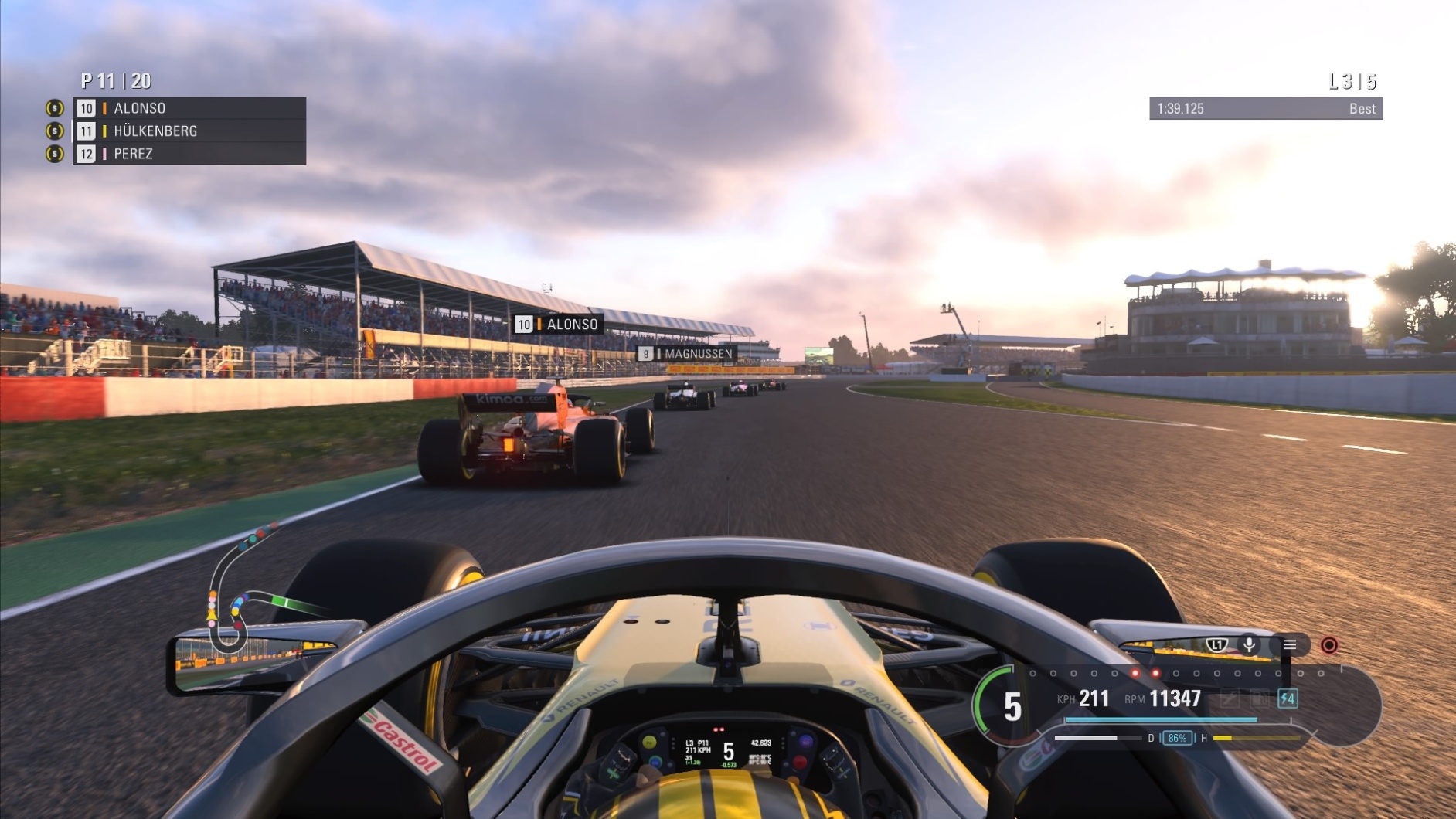Select Alonso's row in the standings list
This screenshot has width=1456, height=819.
click(189, 108)
